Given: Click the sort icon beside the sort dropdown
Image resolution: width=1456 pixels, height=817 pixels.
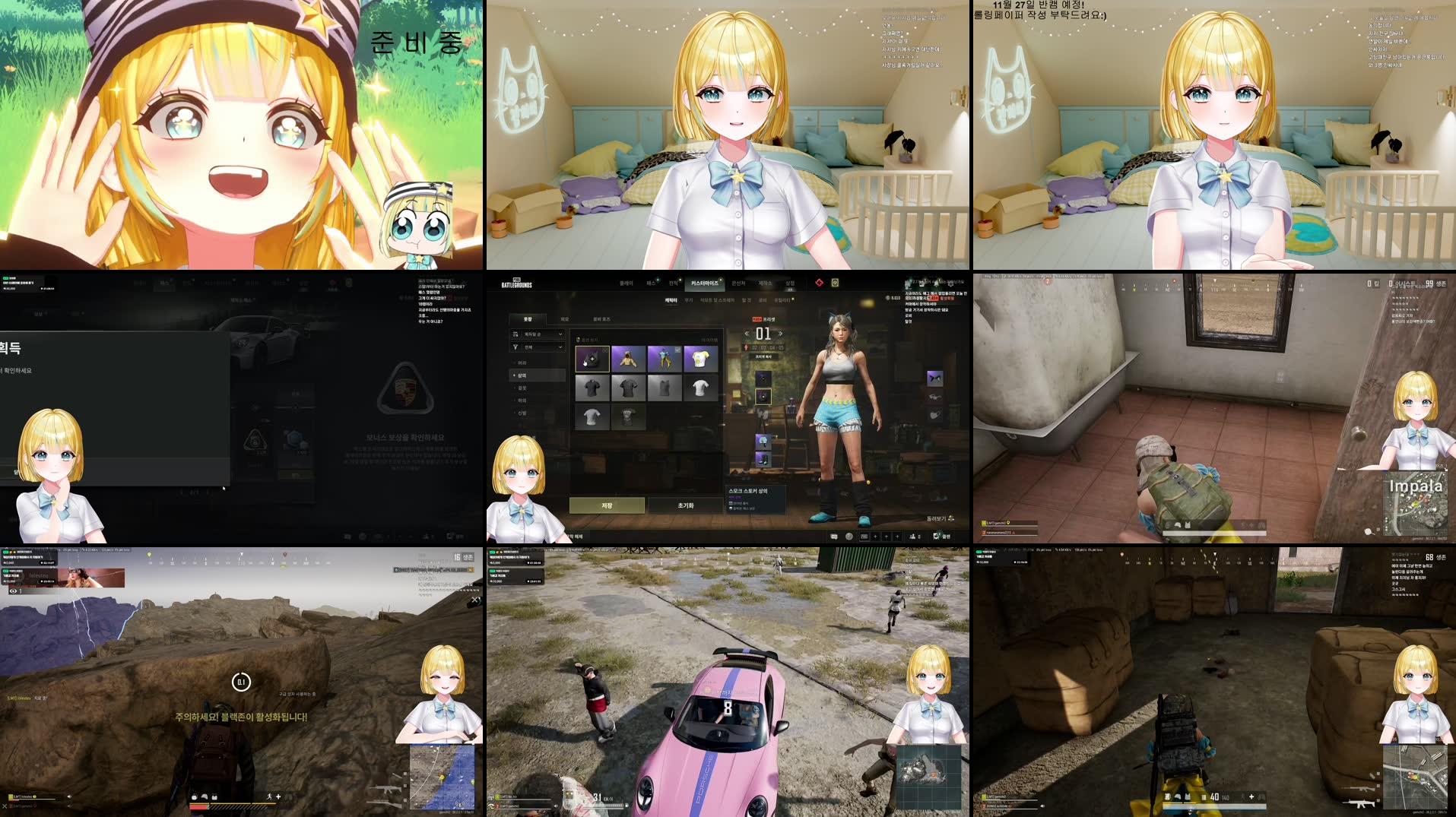Looking at the screenshot, I should tap(514, 334).
